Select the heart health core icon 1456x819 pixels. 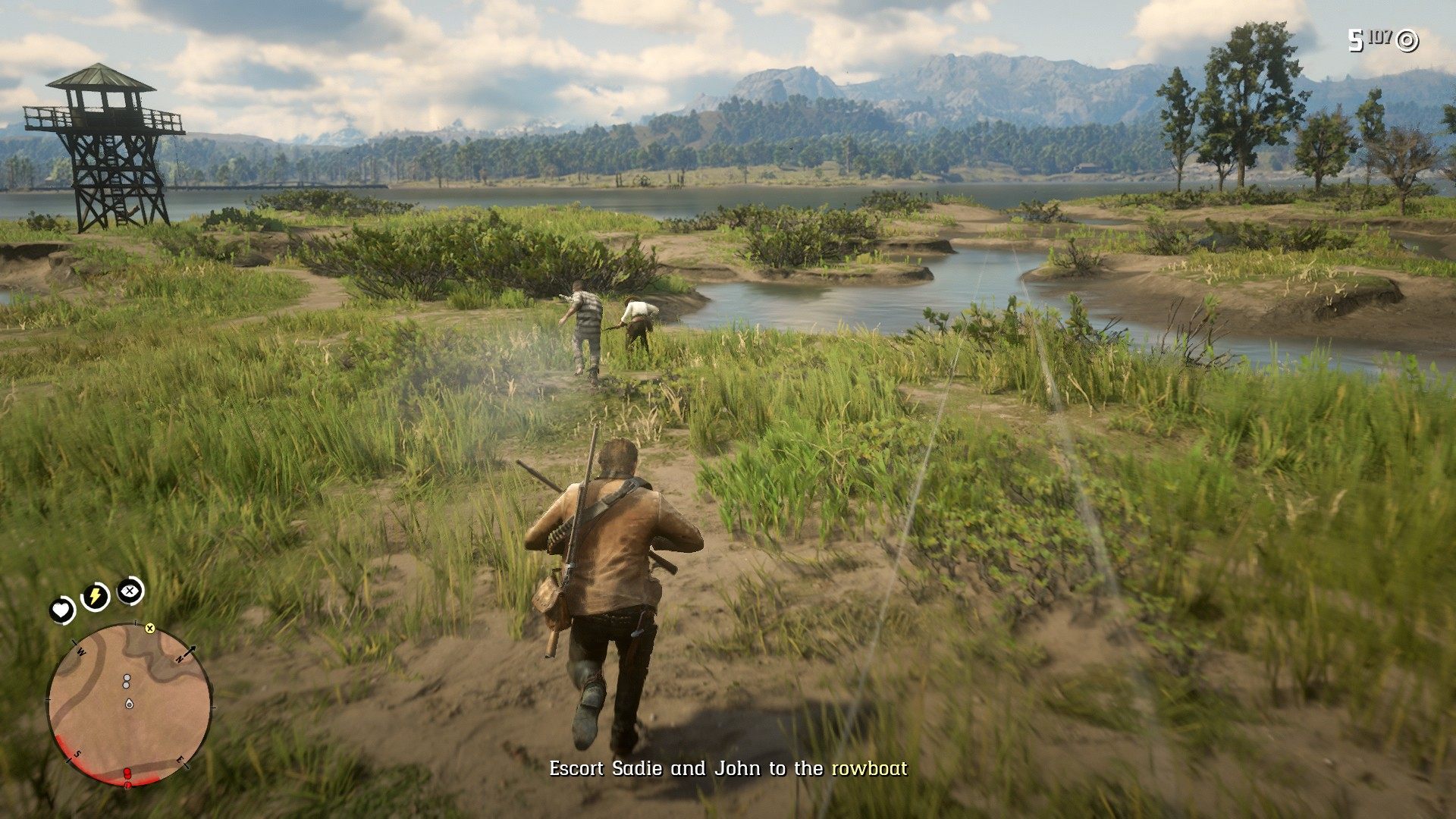tap(61, 610)
